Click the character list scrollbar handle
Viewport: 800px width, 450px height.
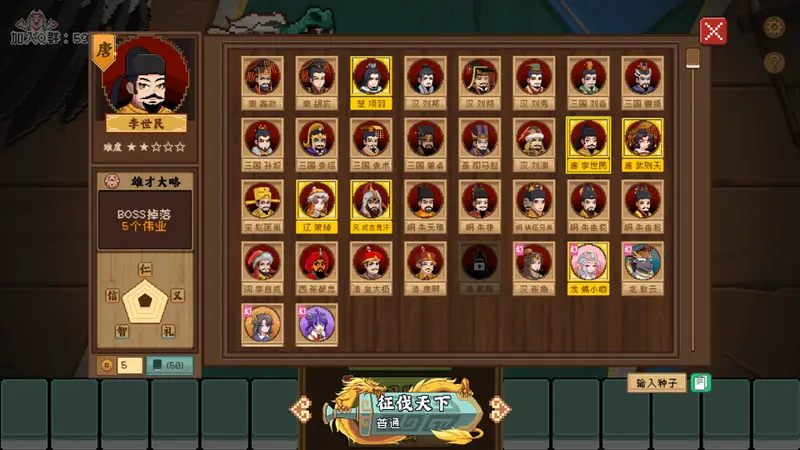tap(692, 57)
